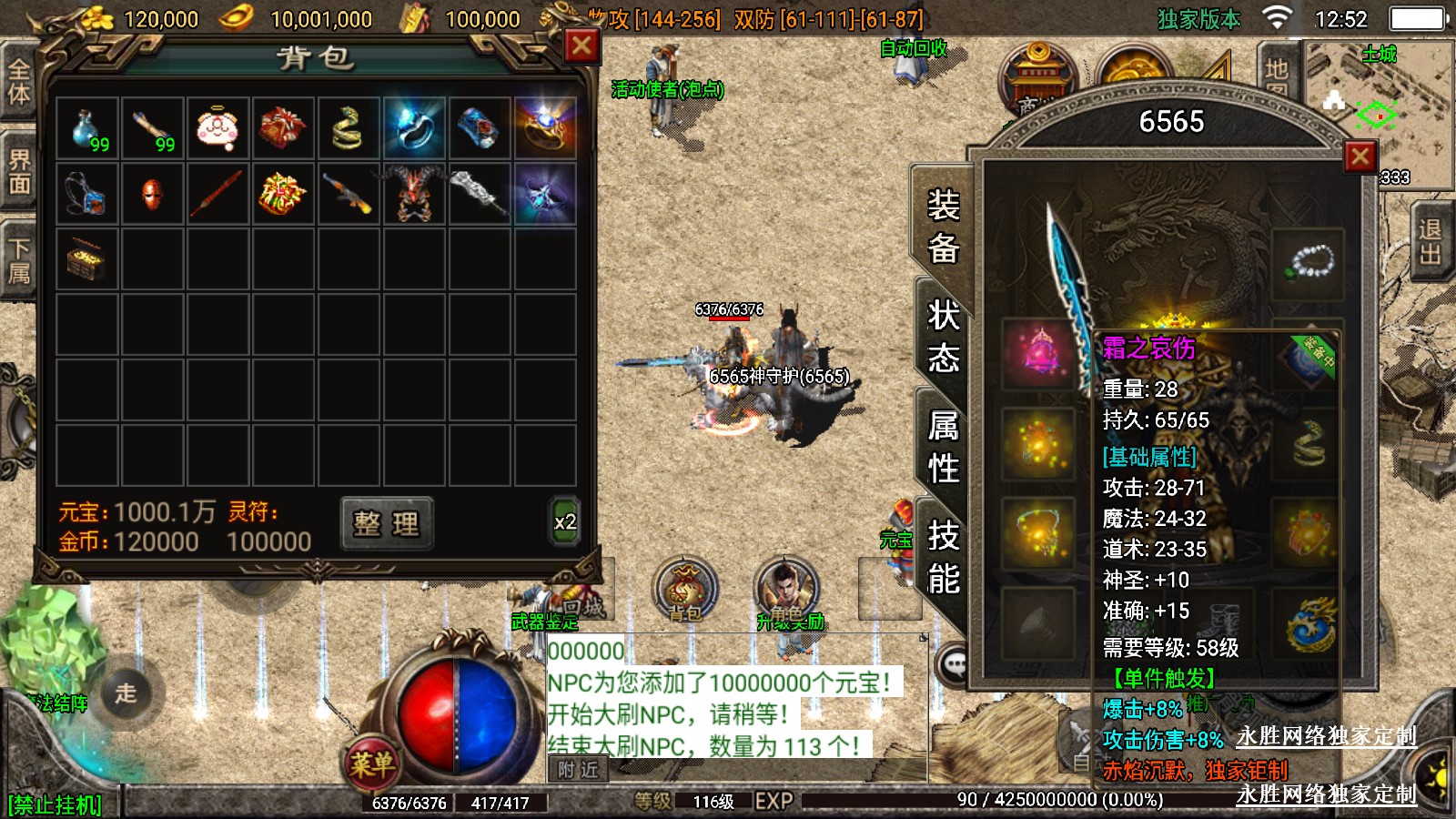The image size is (1456, 819).
Task: Select the coiled golden snake item
Action: point(349,129)
